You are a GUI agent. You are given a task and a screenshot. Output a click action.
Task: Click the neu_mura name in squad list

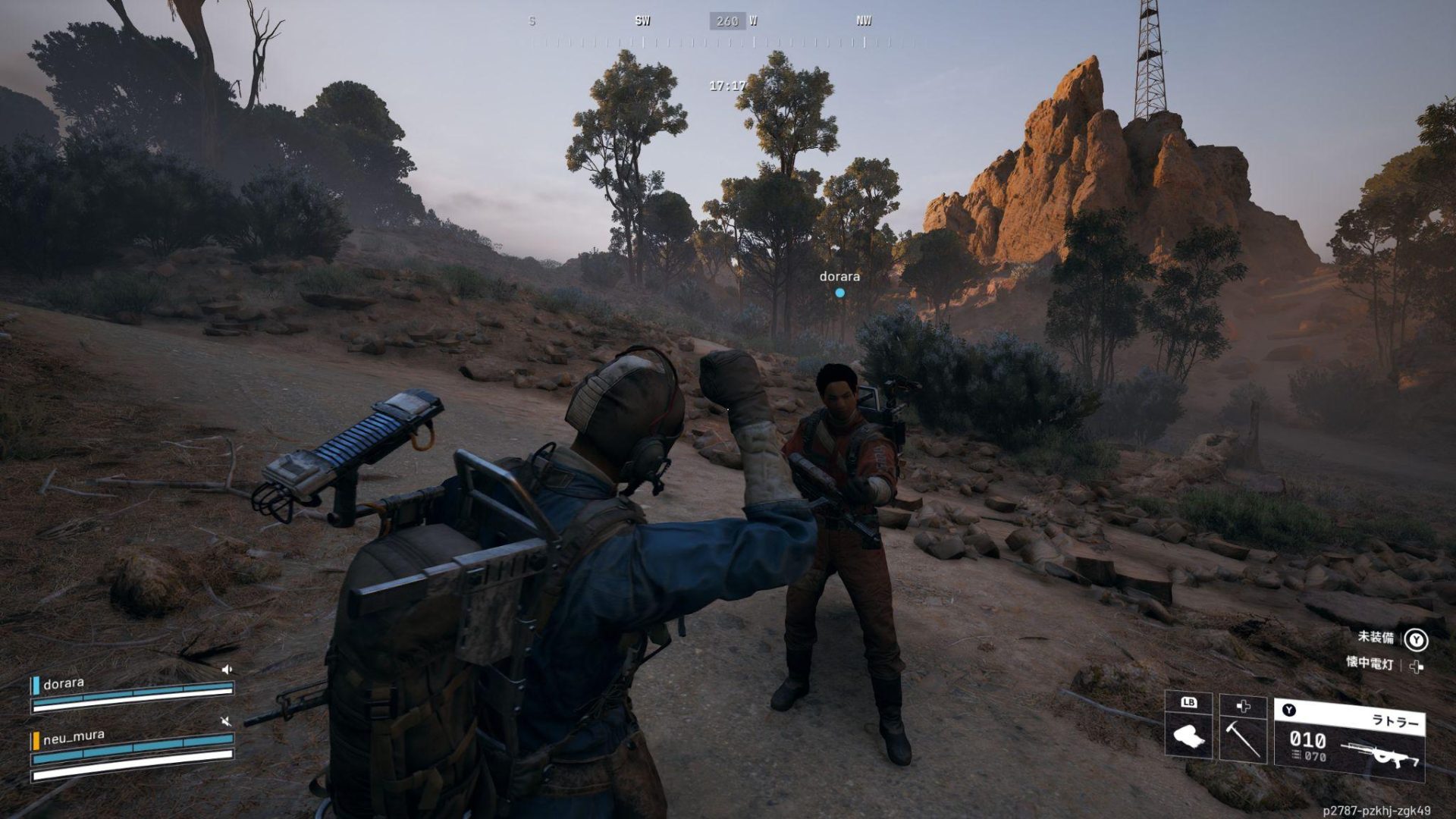(x=74, y=736)
